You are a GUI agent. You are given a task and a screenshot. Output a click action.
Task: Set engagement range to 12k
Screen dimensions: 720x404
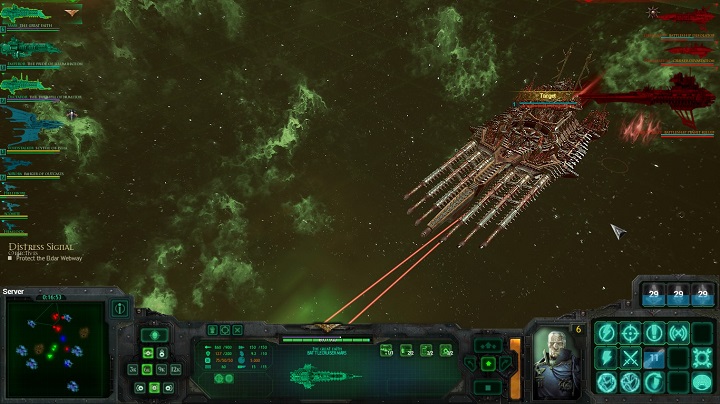(176, 369)
